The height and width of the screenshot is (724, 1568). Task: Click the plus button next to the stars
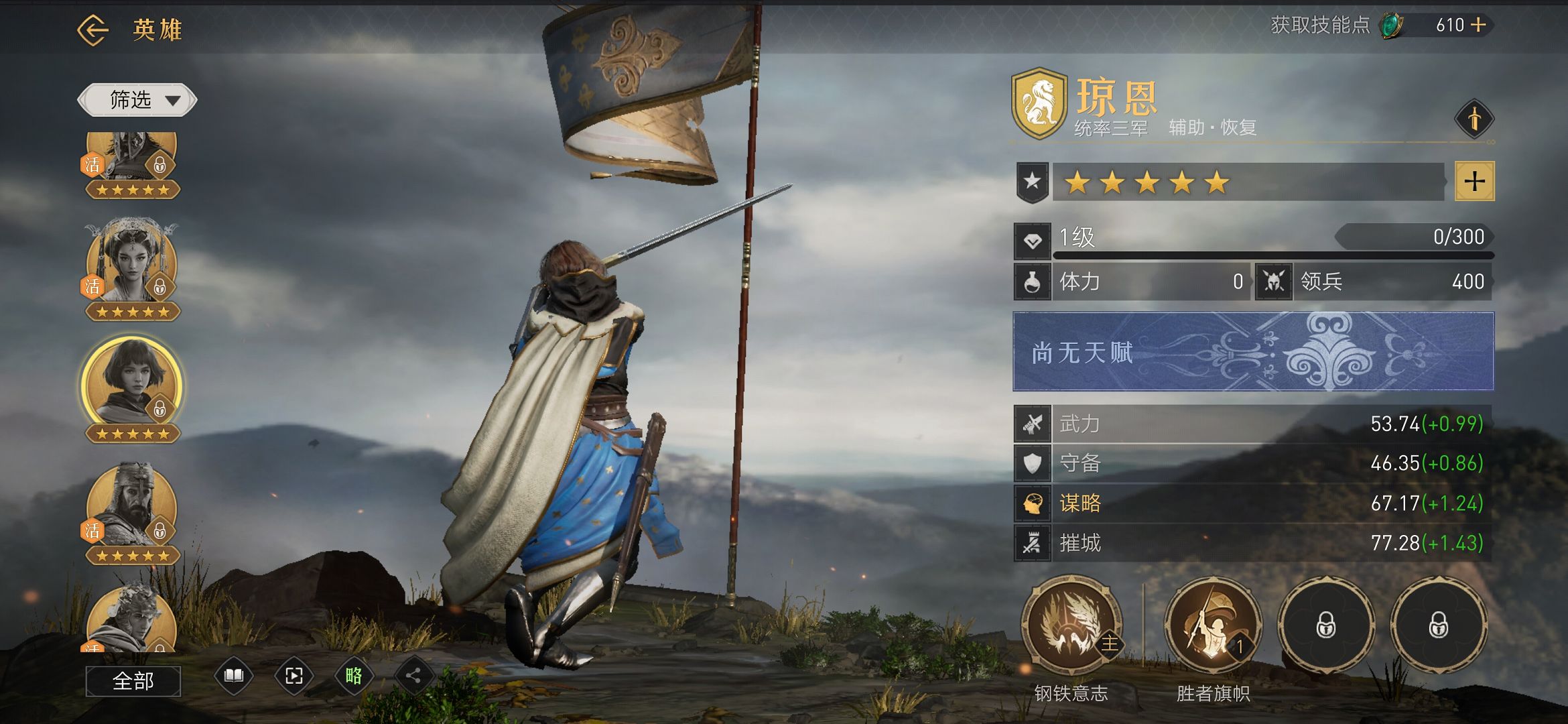click(1474, 181)
